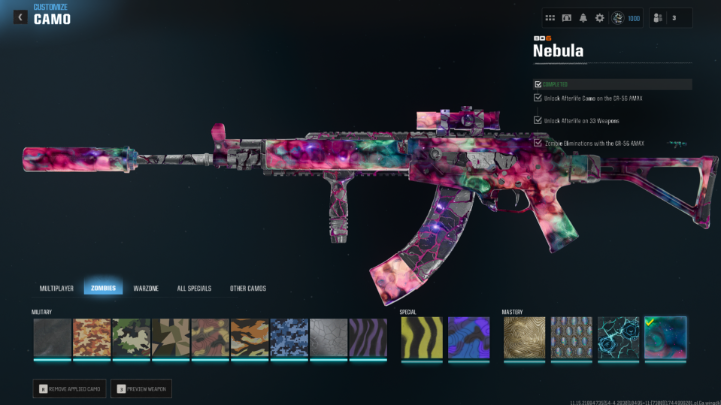This screenshot has height=405, width=721.
Task: Pick the purple tiger-stripe military camo
Action: 368,338
